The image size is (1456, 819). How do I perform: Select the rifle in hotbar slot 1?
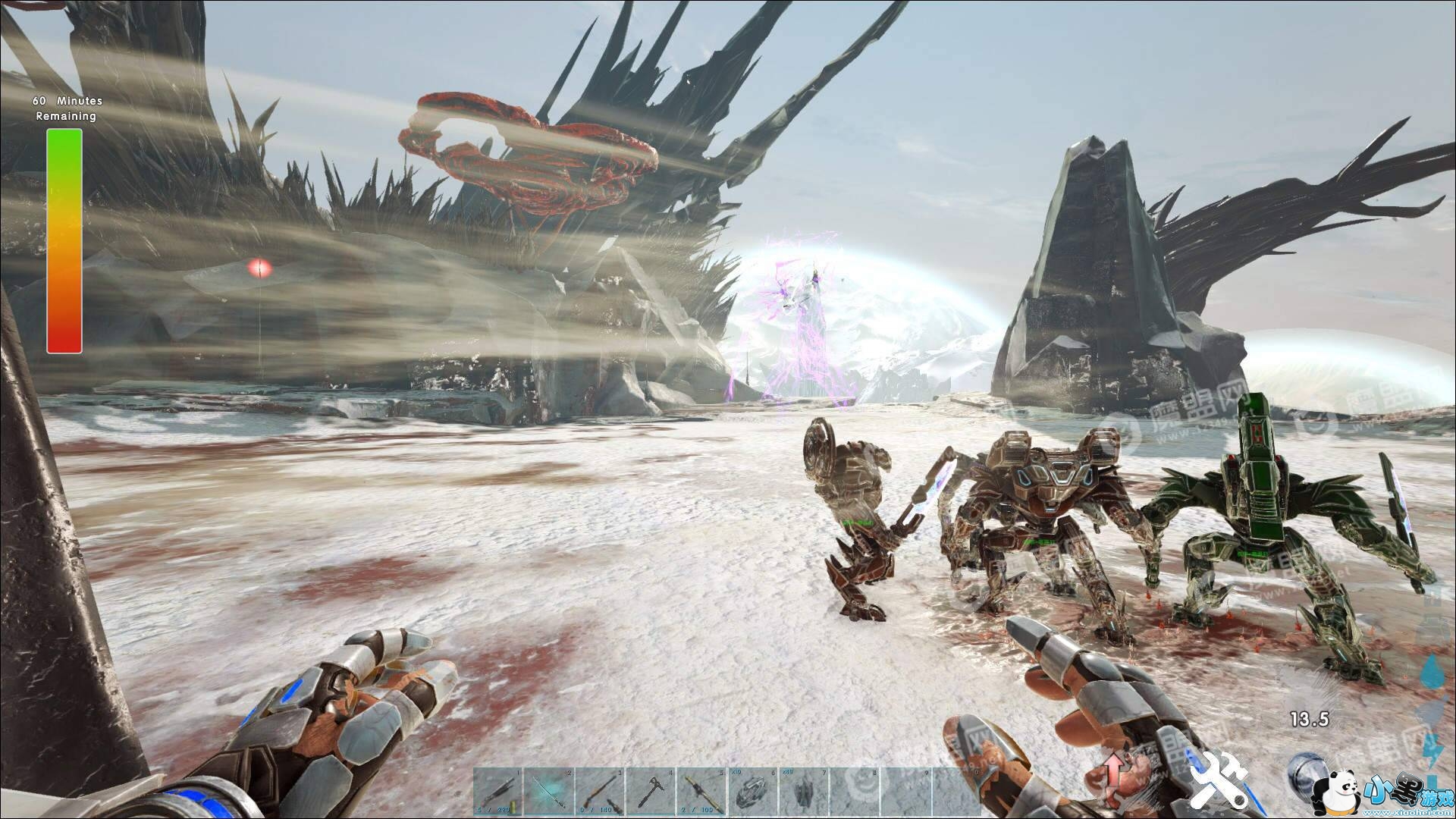point(498,792)
